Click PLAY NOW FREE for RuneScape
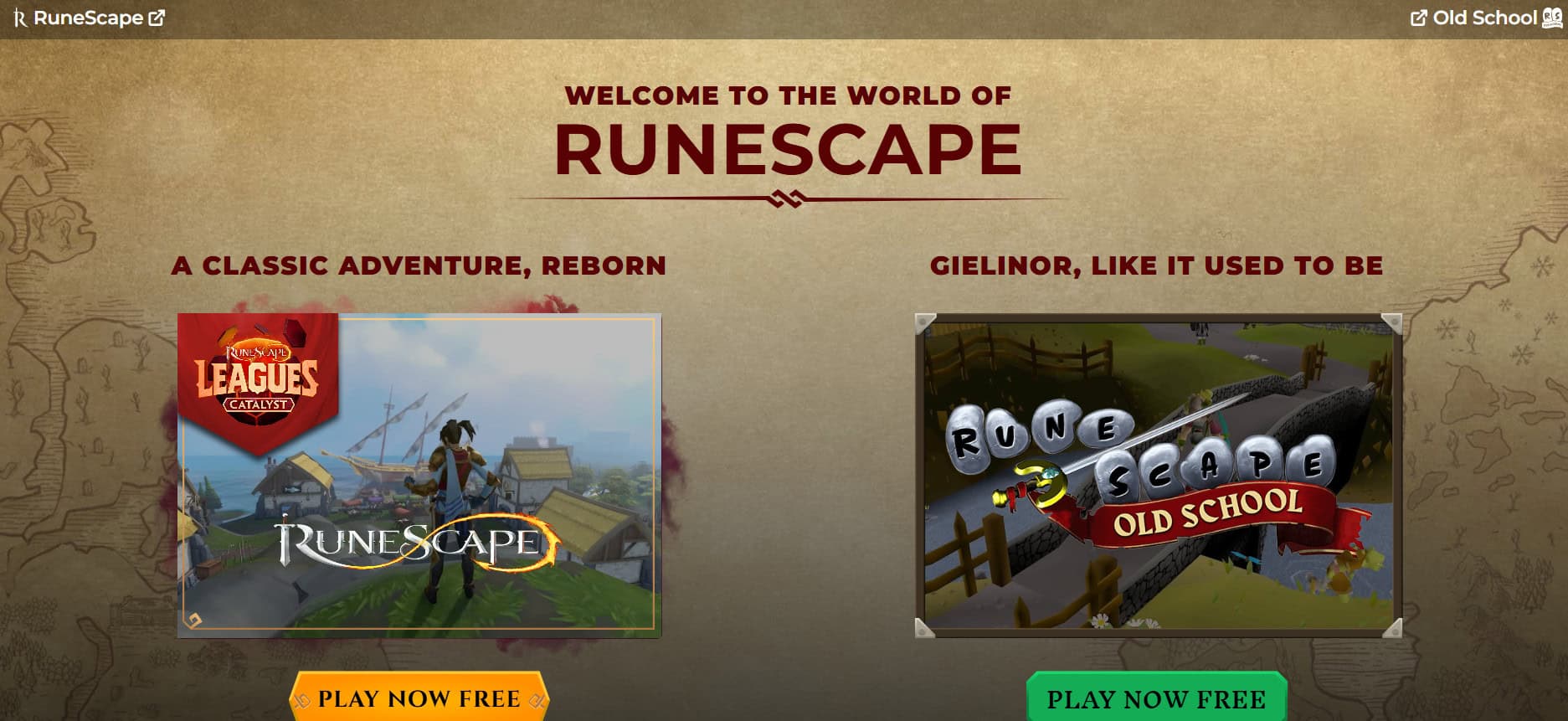 (419, 698)
